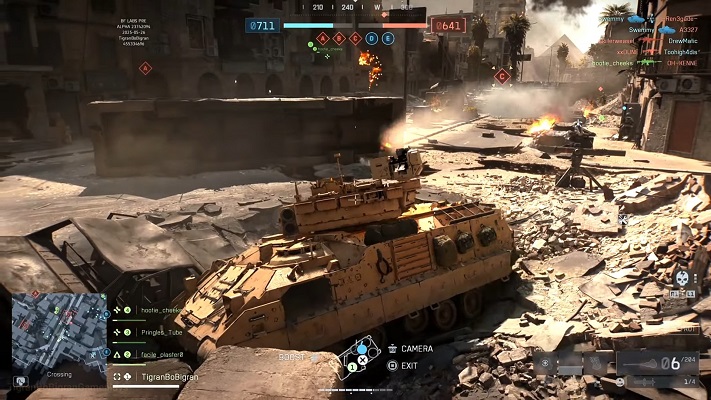Screen dimensions: 711x400
Task: Select squadmate hootie_cheeks in squad list
Action: point(160,311)
